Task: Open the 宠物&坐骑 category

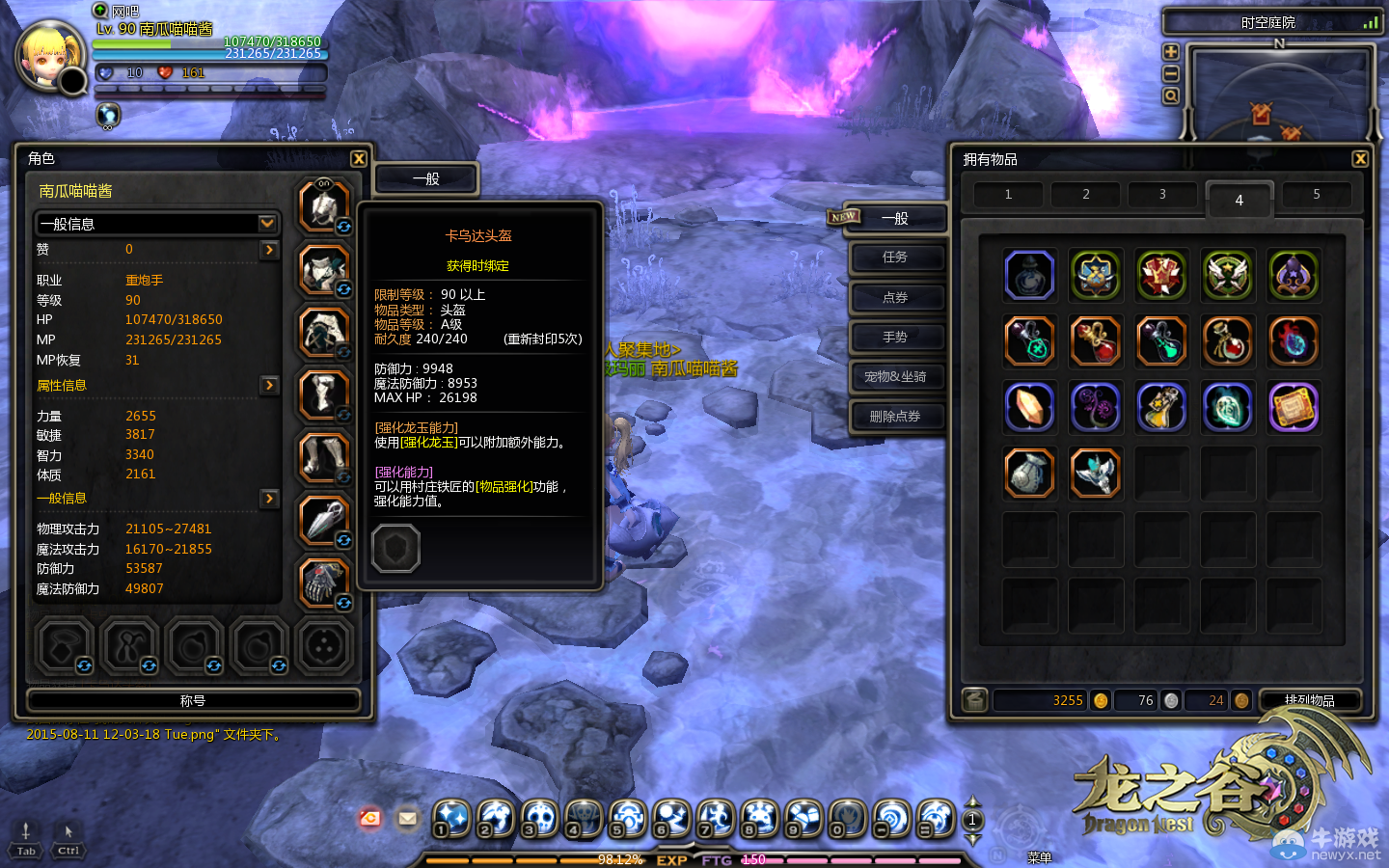Action: [895, 377]
